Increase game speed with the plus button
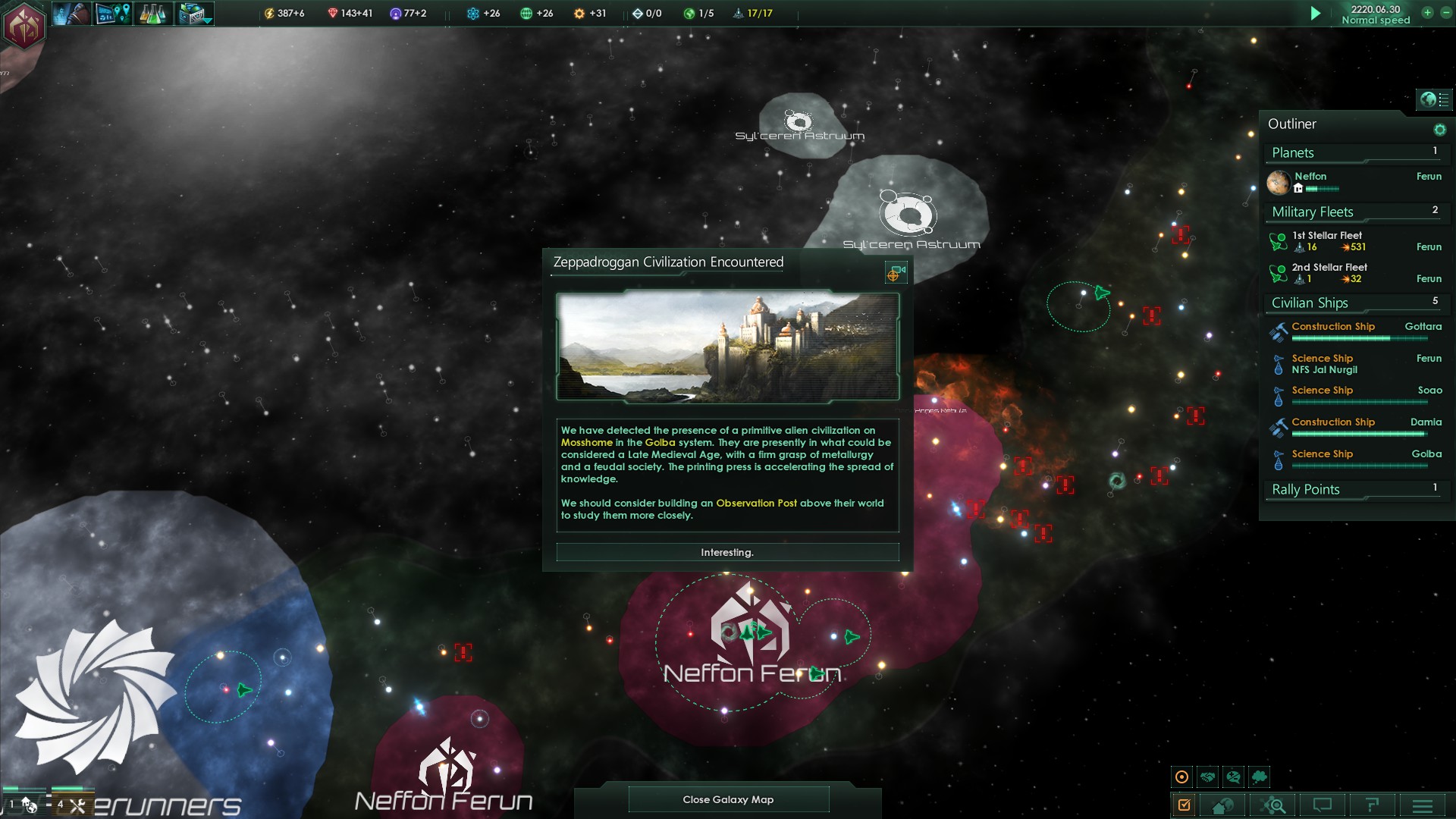Viewport: 1456px width, 819px height. pyautogui.click(x=1427, y=13)
